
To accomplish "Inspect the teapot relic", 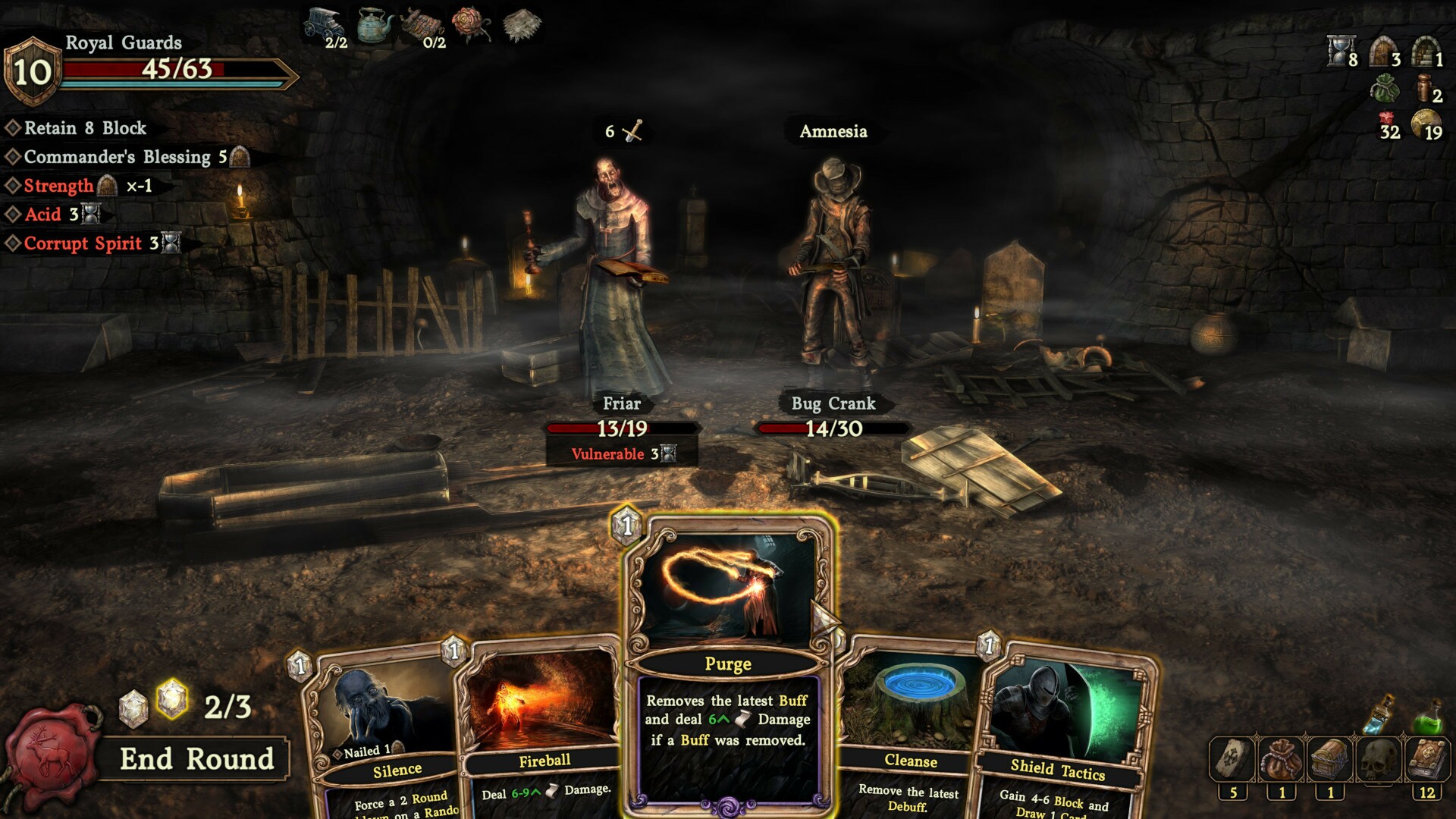I will 375,27.
